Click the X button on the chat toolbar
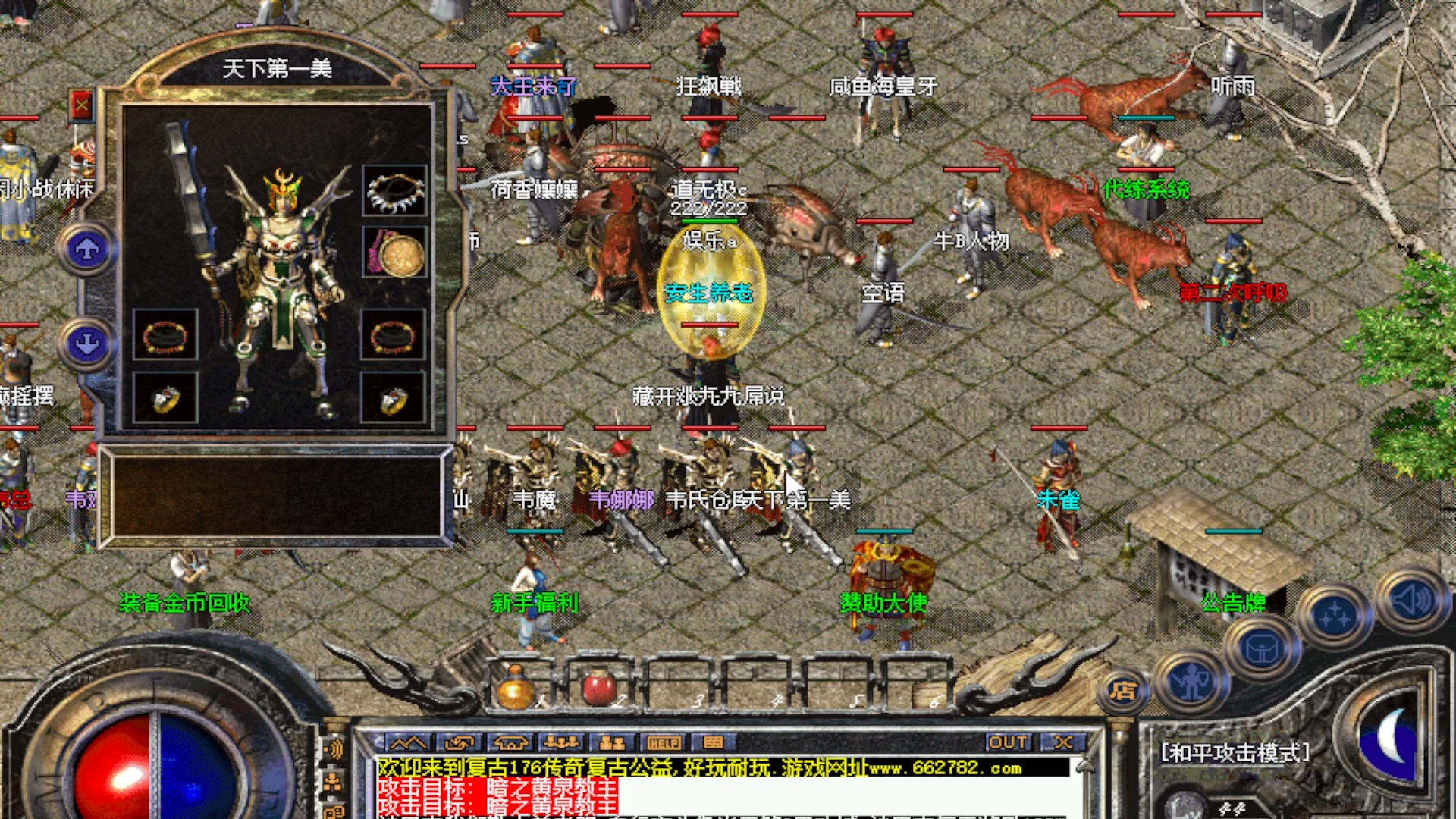The width and height of the screenshot is (1456, 819). tap(1063, 742)
